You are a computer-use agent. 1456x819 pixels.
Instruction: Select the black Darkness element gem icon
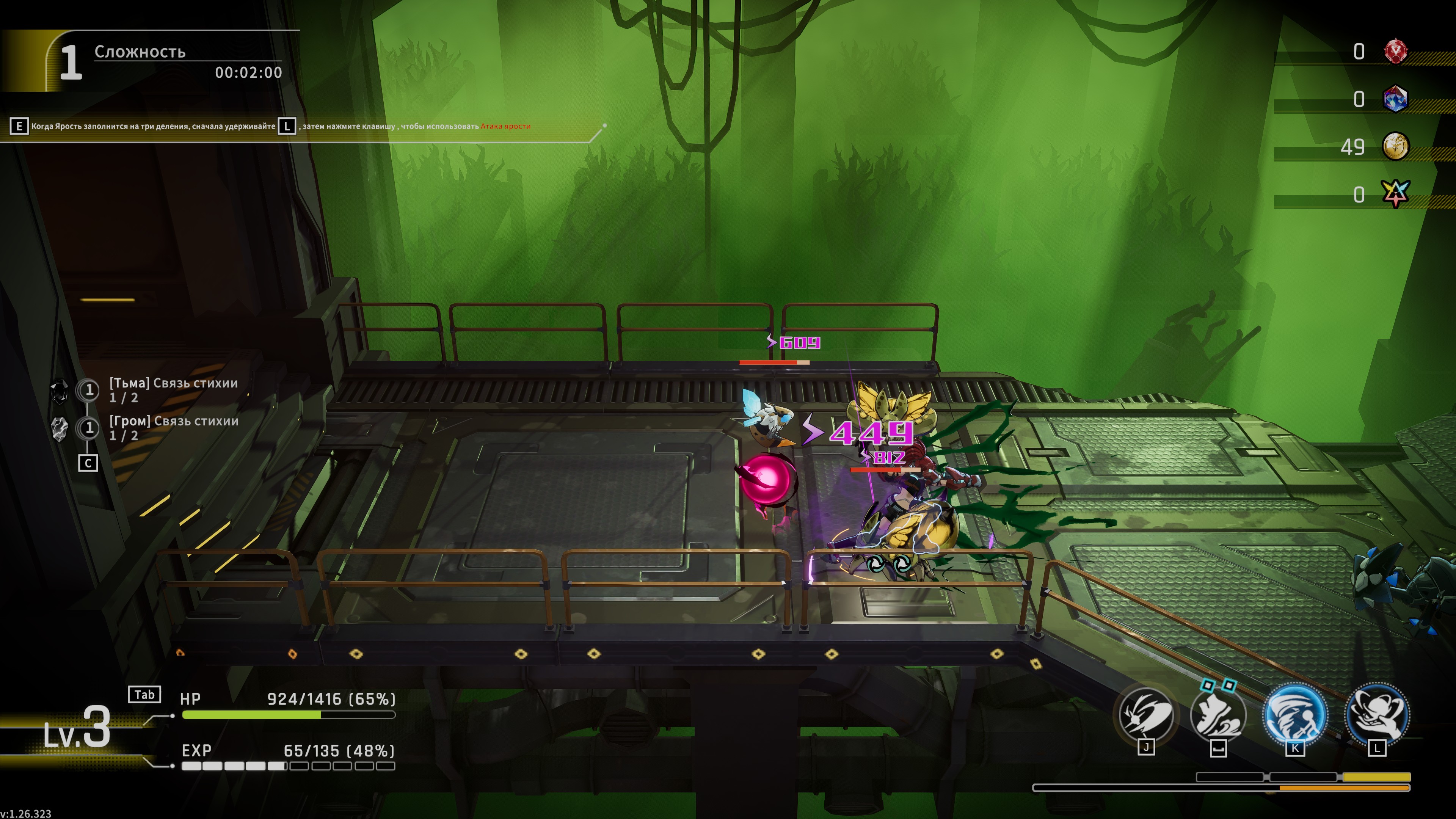[x=60, y=391]
